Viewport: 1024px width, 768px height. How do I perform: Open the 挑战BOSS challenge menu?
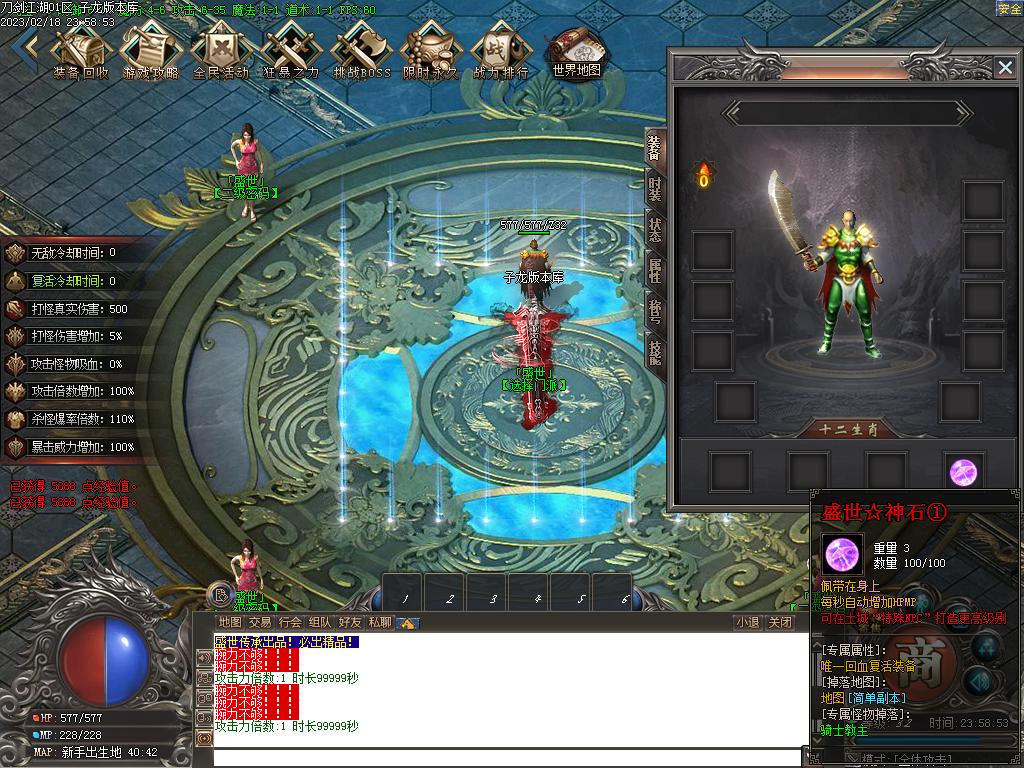361,49
